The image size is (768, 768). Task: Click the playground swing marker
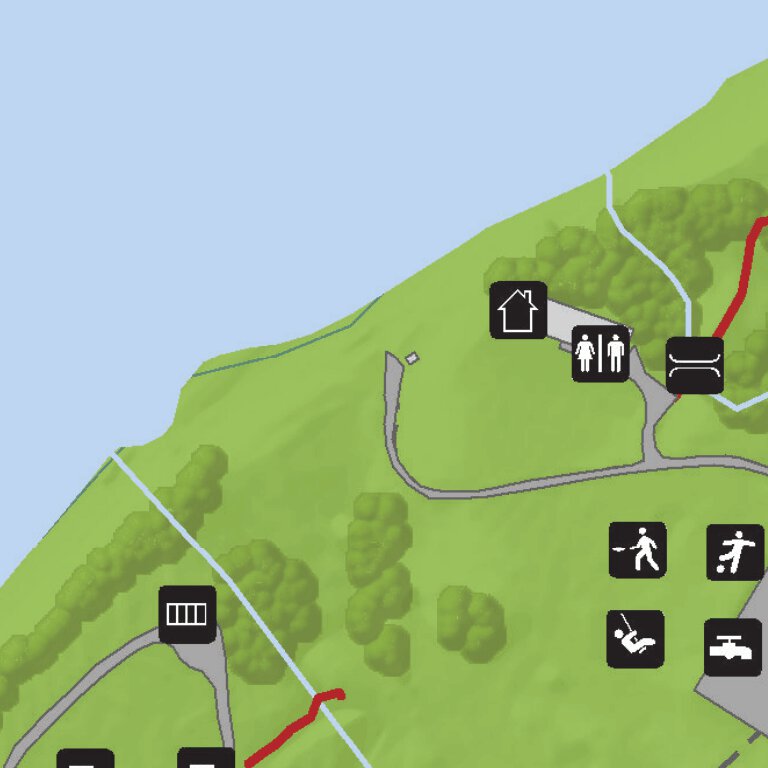635,639
